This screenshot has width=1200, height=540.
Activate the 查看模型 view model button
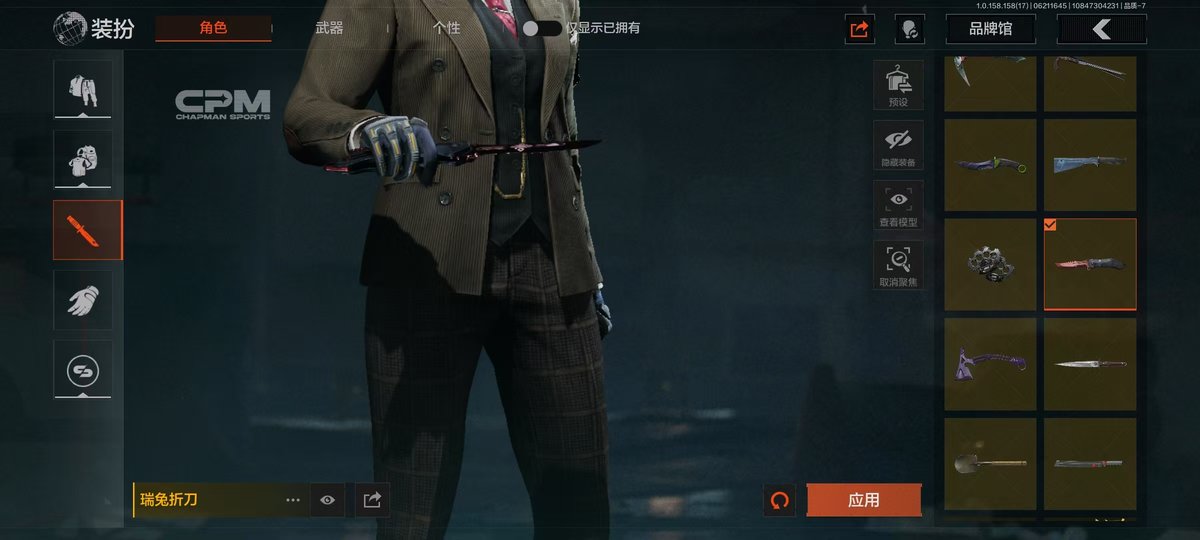click(x=898, y=205)
